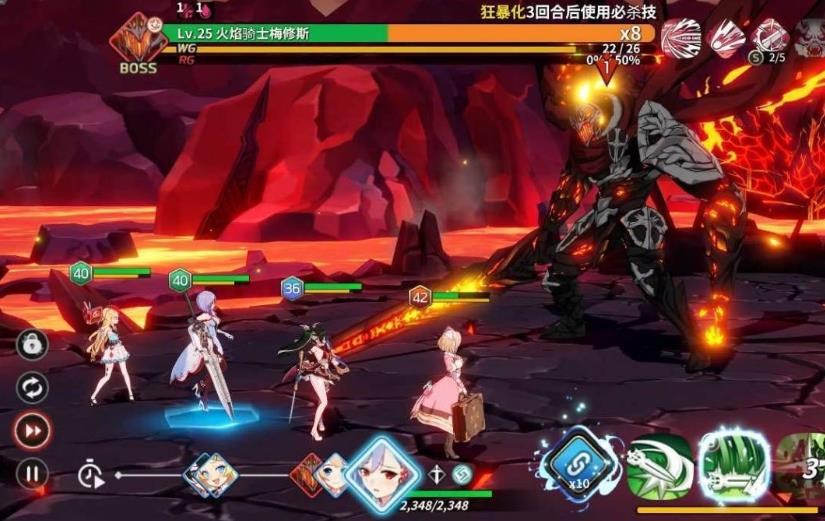This screenshot has height=521, width=825.
Task: Select the boss portrait icon
Action: tap(138, 41)
